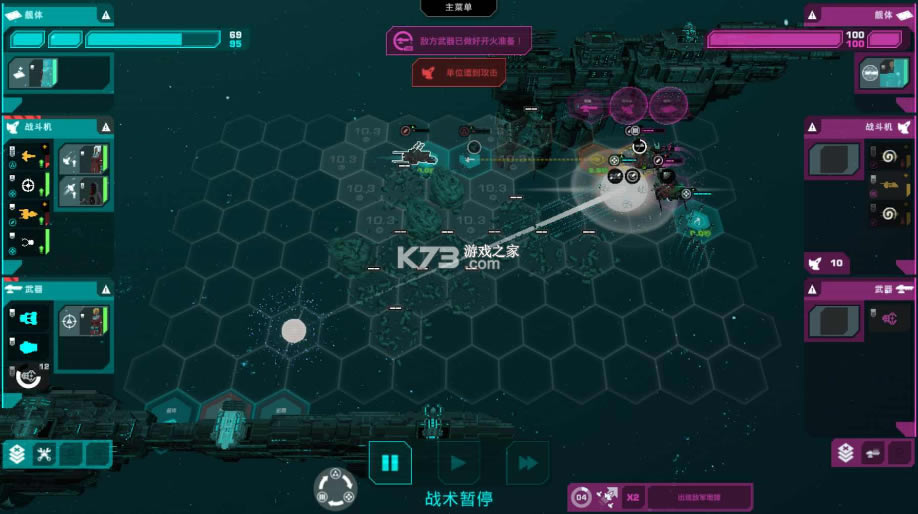Choose the targeting weapon card in weapons panel
Screen dimensions: 918x514
coord(82,321)
